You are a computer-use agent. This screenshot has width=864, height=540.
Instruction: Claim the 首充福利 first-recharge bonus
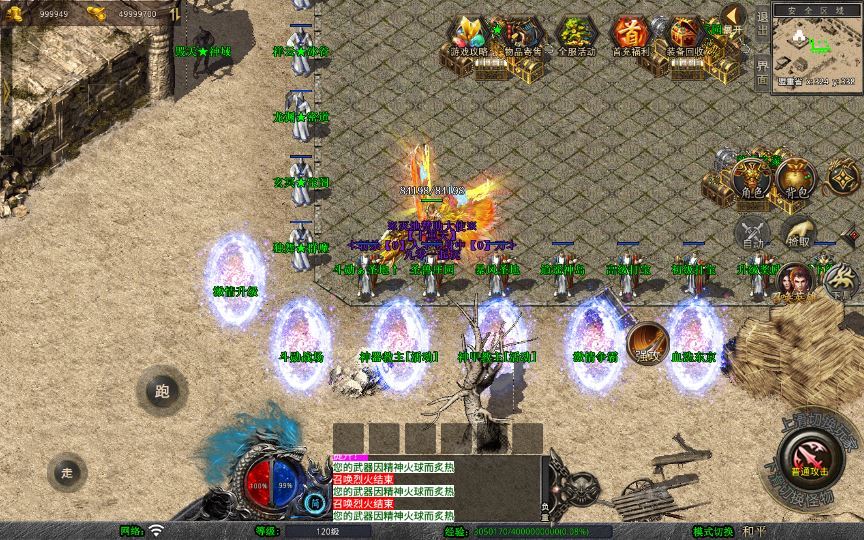click(x=630, y=37)
